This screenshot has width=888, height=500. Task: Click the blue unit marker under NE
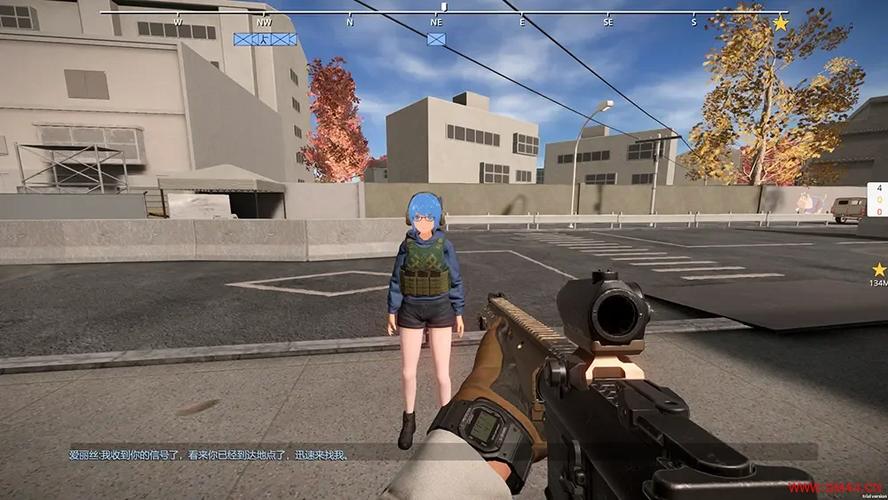(436, 39)
